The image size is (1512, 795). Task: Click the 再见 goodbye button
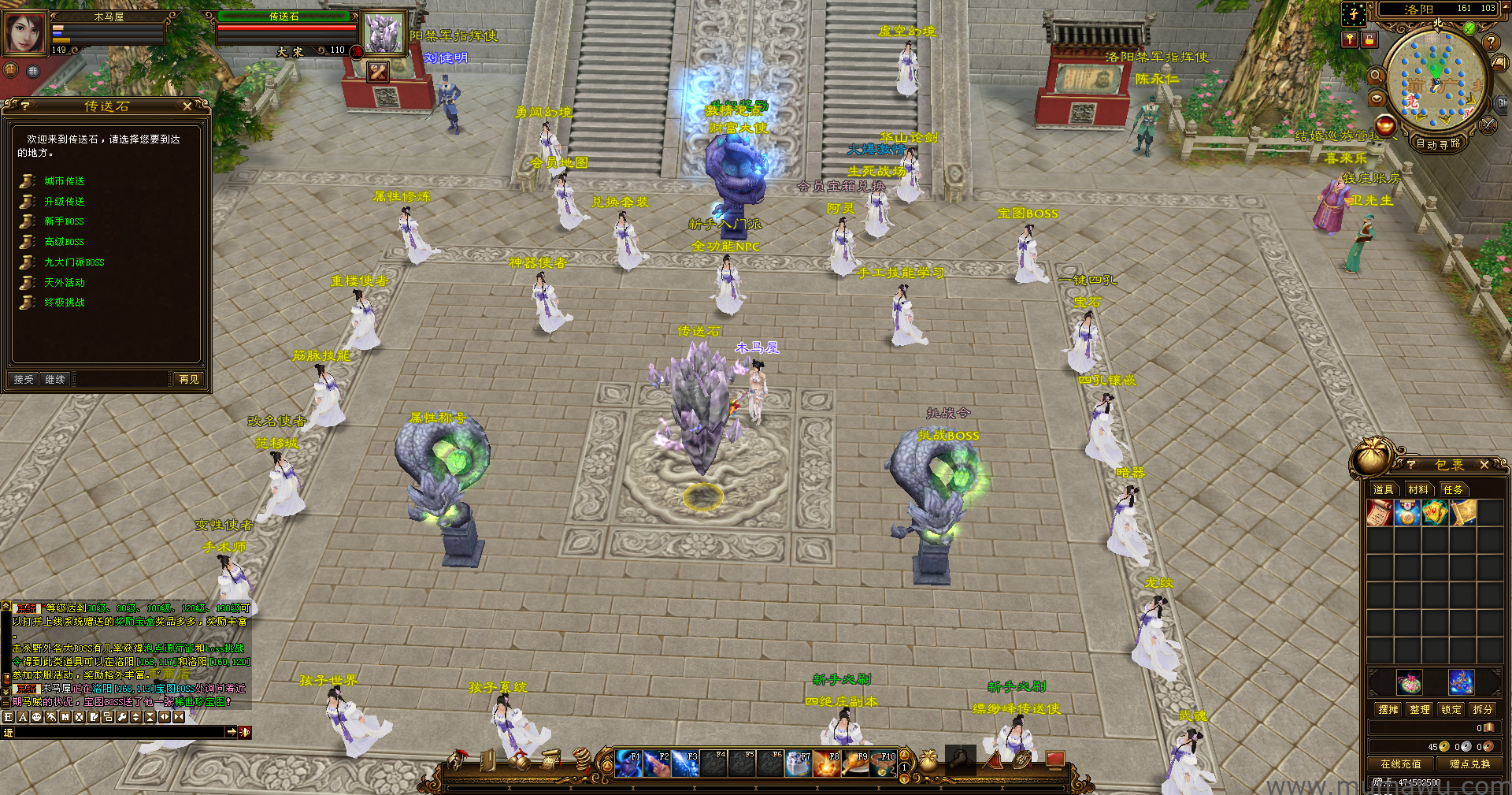click(189, 380)
